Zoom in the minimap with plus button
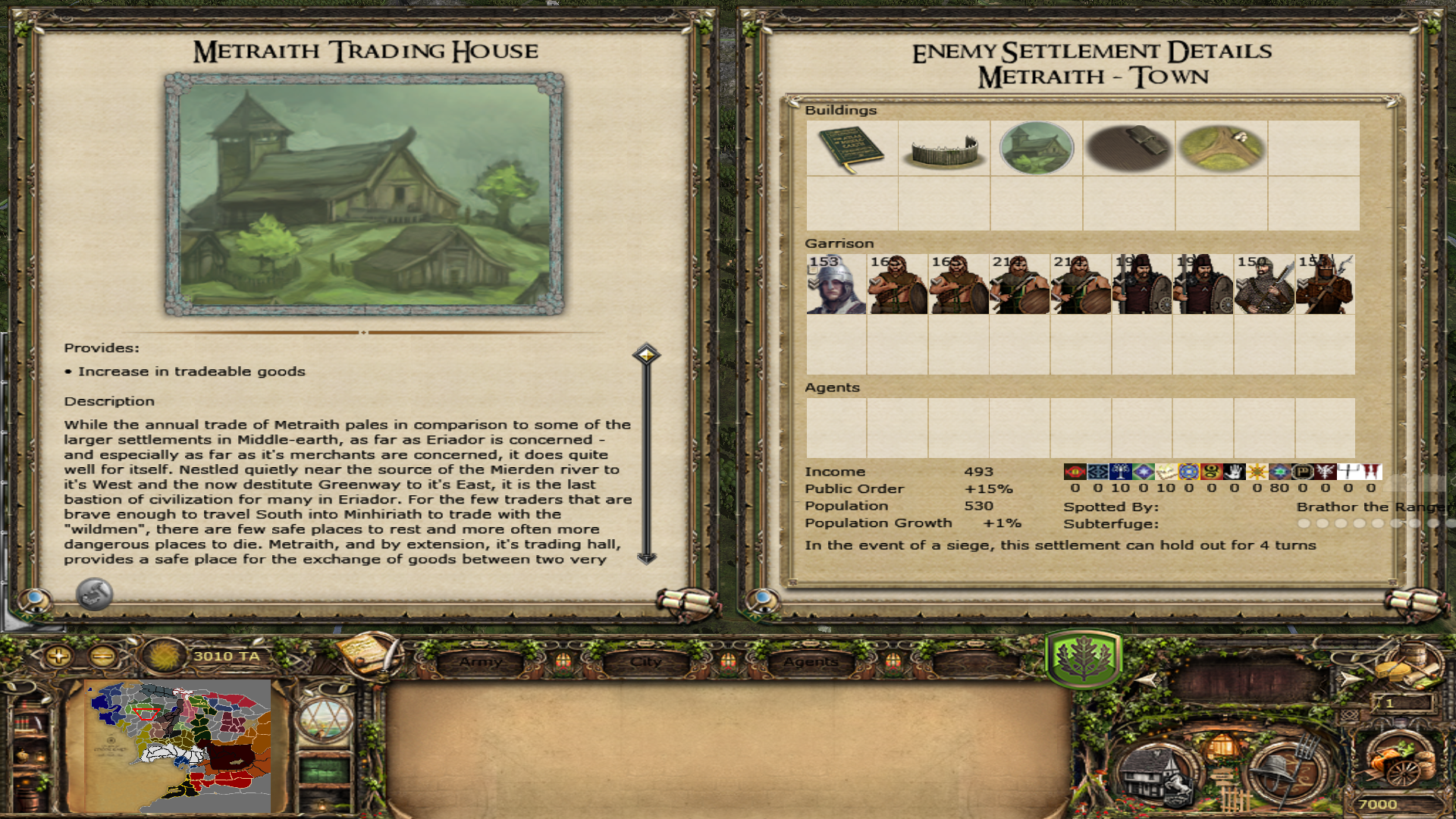The image size is (1456, 819). (58, 656)
